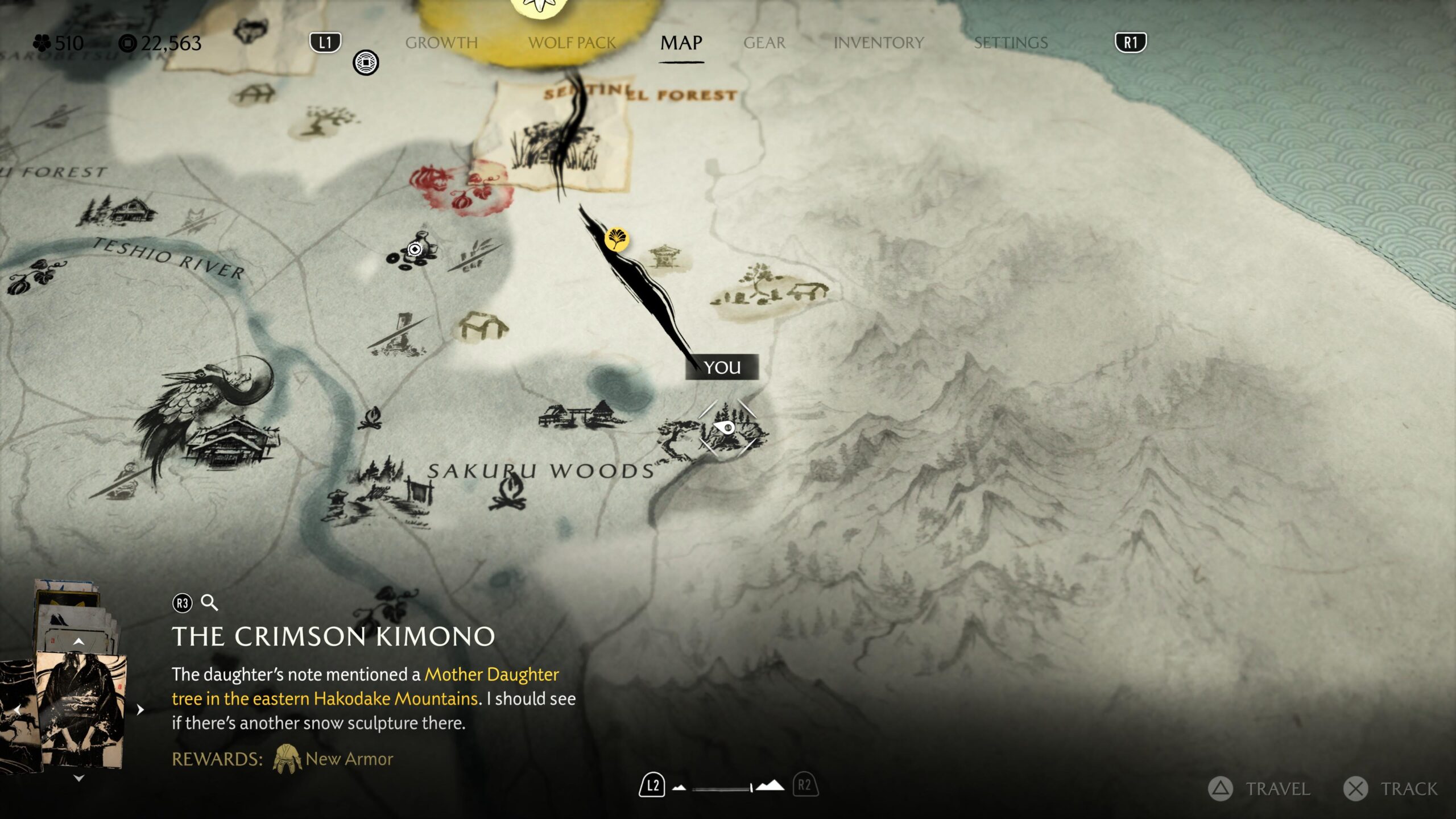1456x819 pixels.
Task: Select the golden ginkgo leaf map marker
Action: [616, 239]
